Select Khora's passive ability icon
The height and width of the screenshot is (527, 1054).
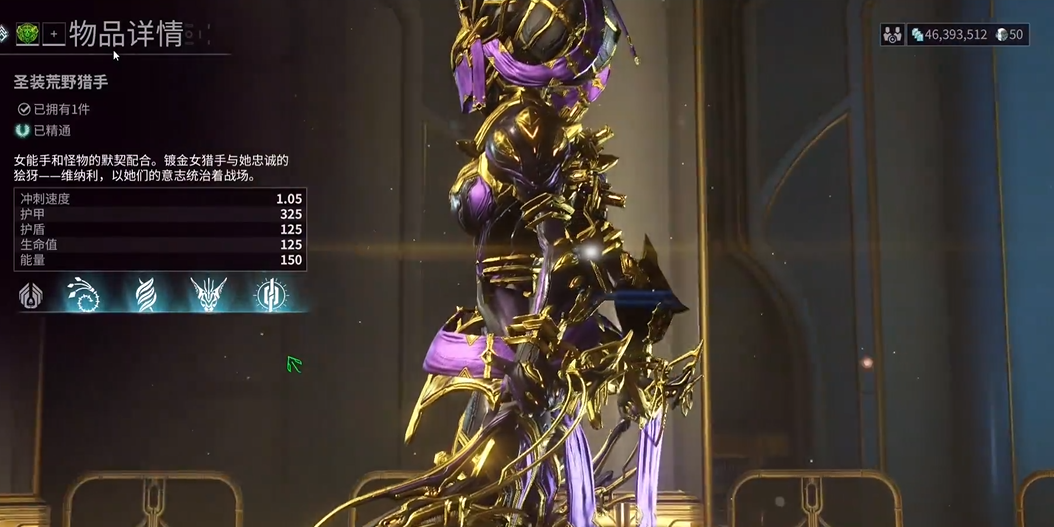click(31, 295)
